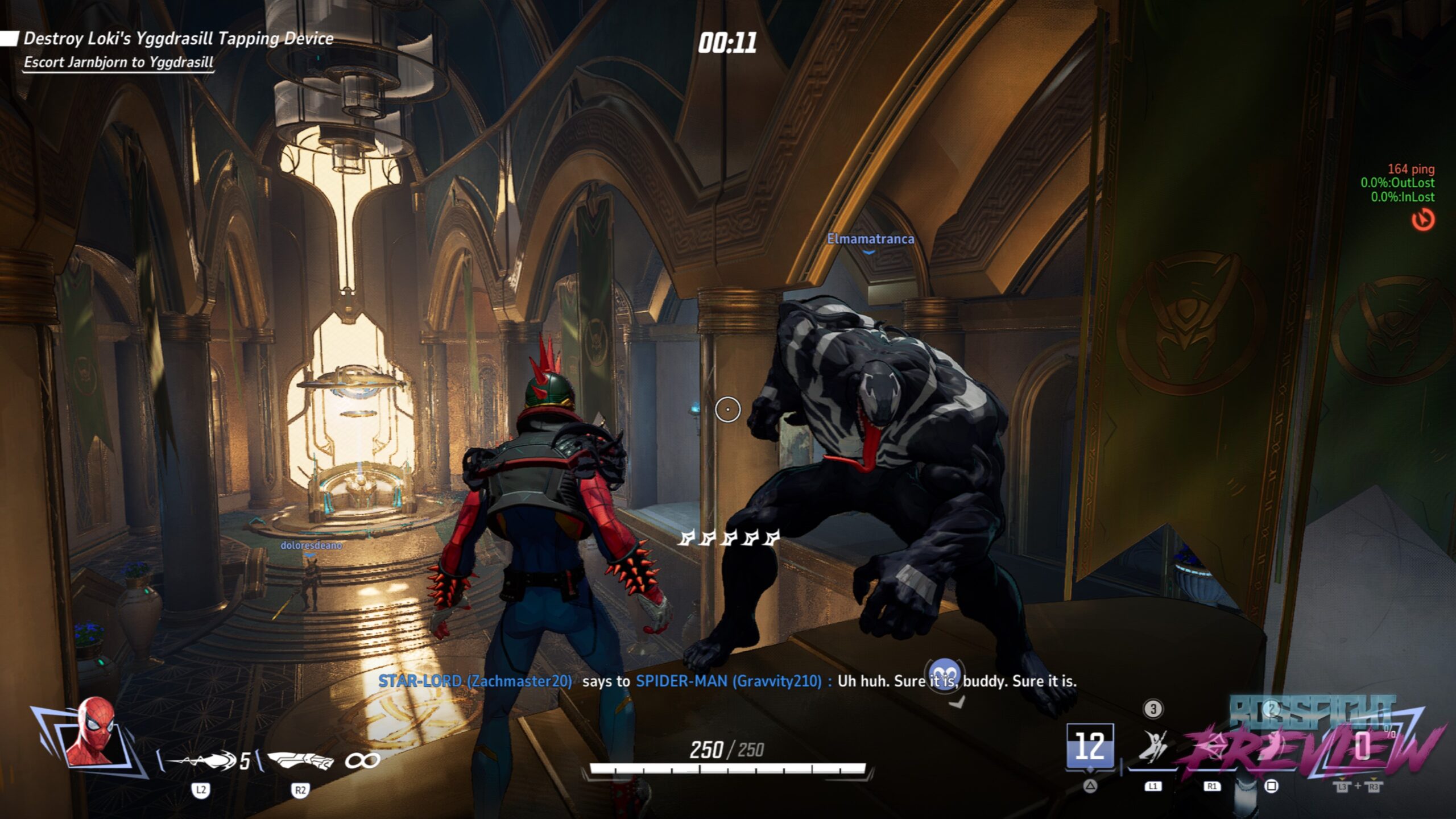1456x819 pixels.
Task: Click the red network warning icon
Action: tap(1423, 220)
